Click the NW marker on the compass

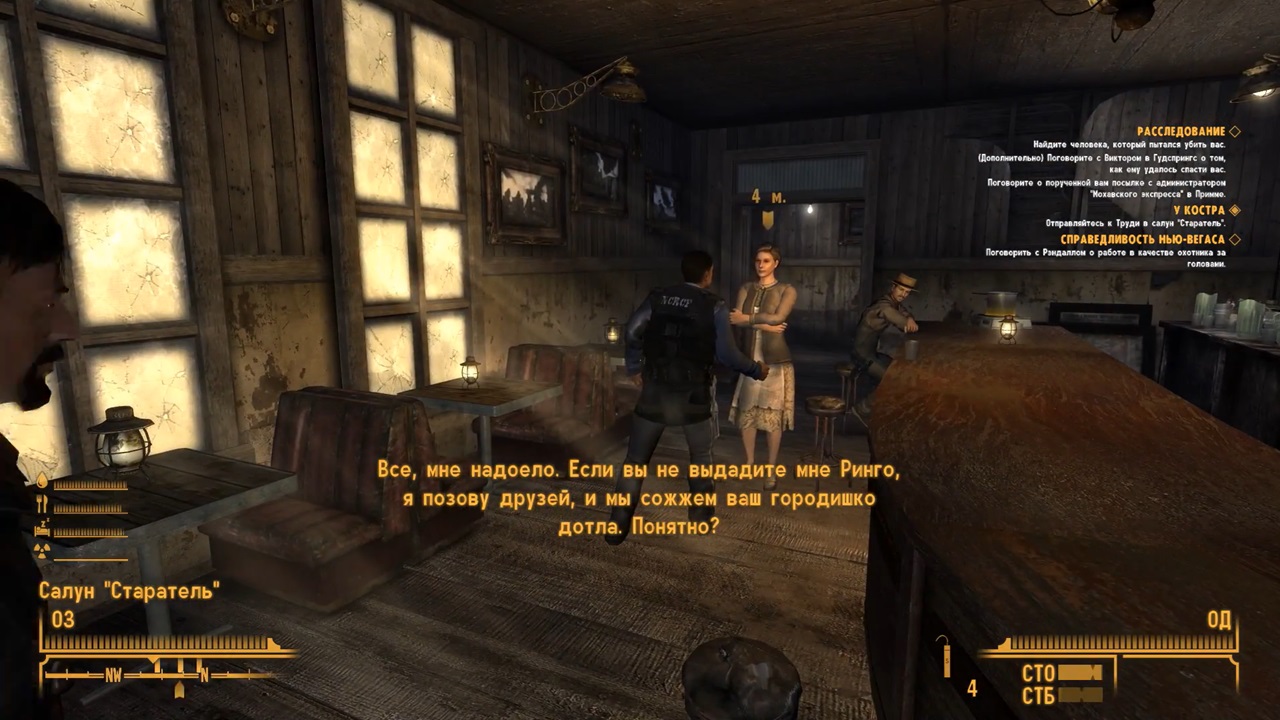click(112, 675)
